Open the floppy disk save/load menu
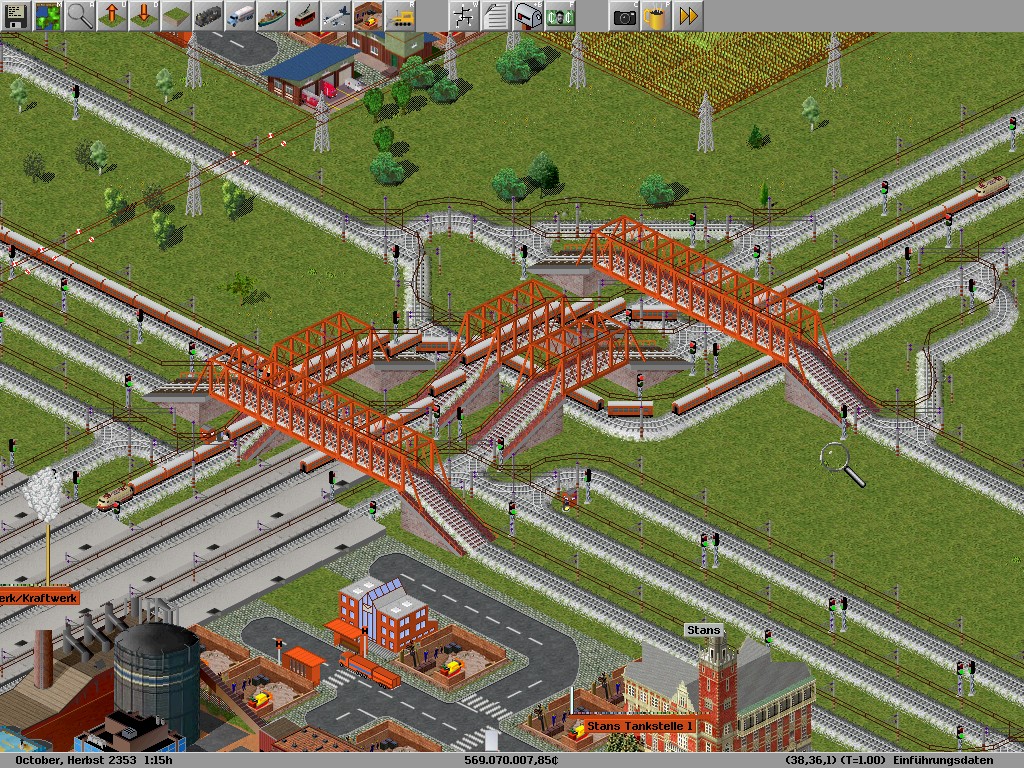This screenshot has width=1024, height=768. point(15,15)
